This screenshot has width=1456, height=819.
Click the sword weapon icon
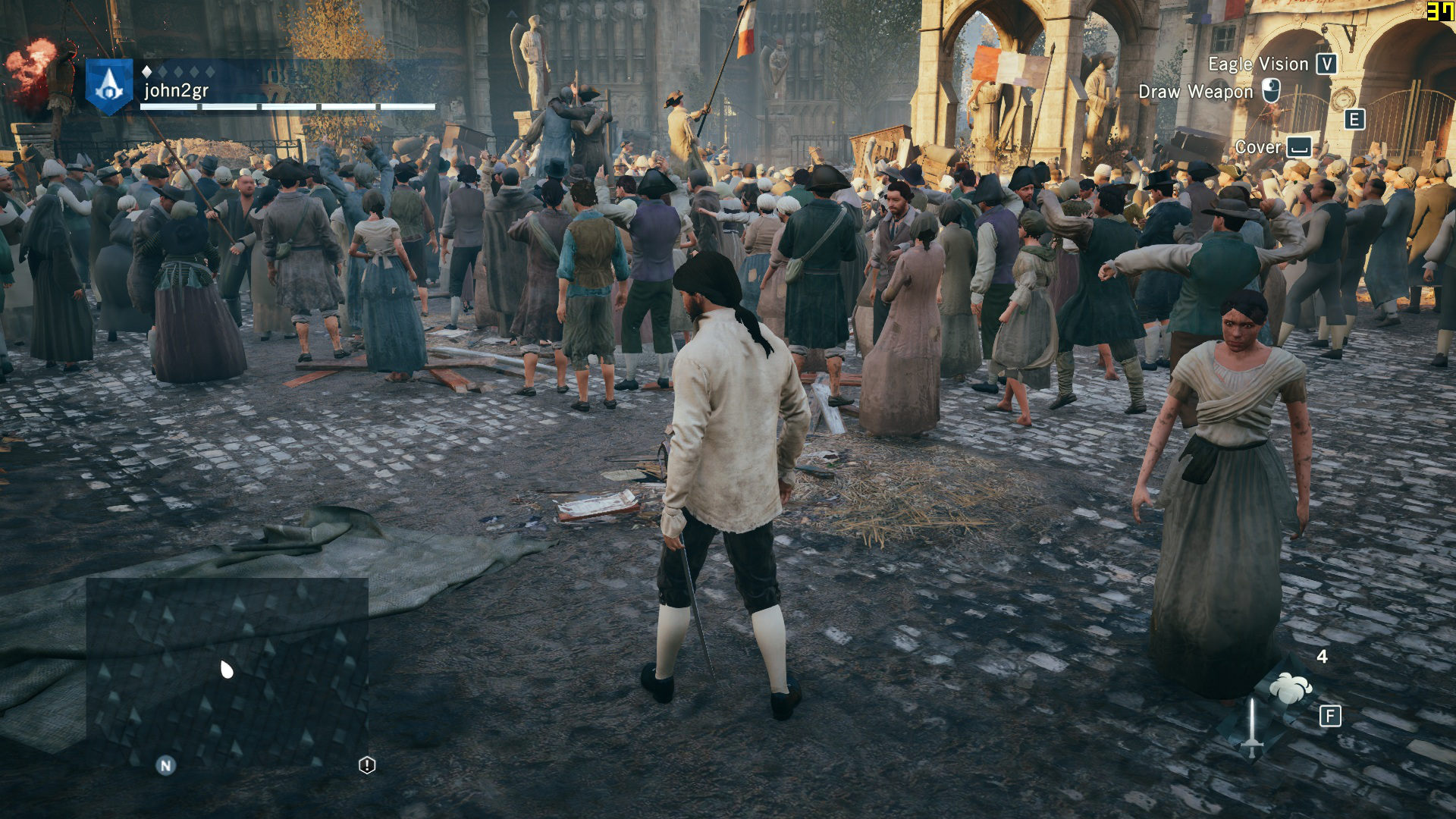coord(1252,726)
